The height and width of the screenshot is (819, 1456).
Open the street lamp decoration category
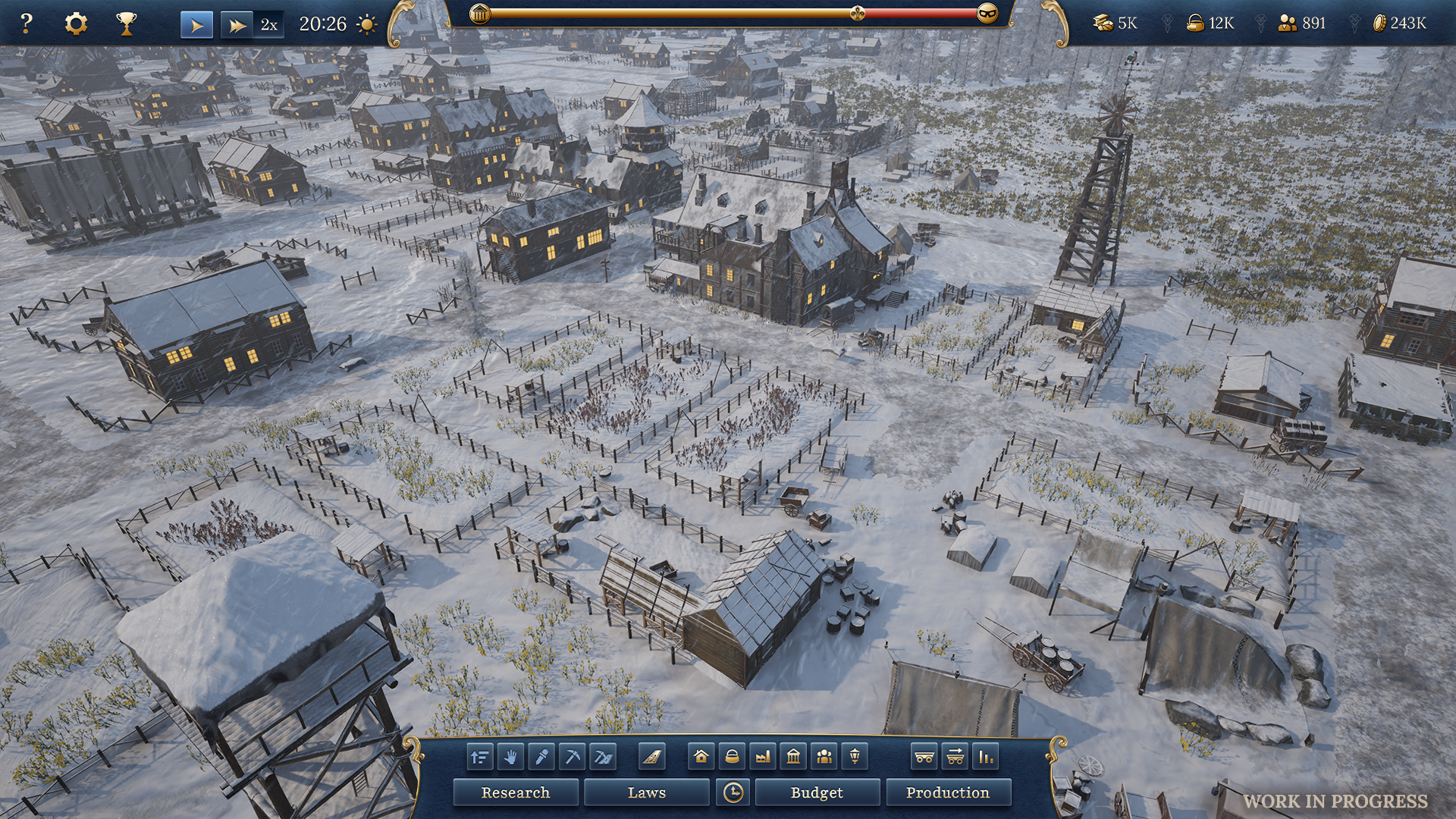(x=855, y=757)
